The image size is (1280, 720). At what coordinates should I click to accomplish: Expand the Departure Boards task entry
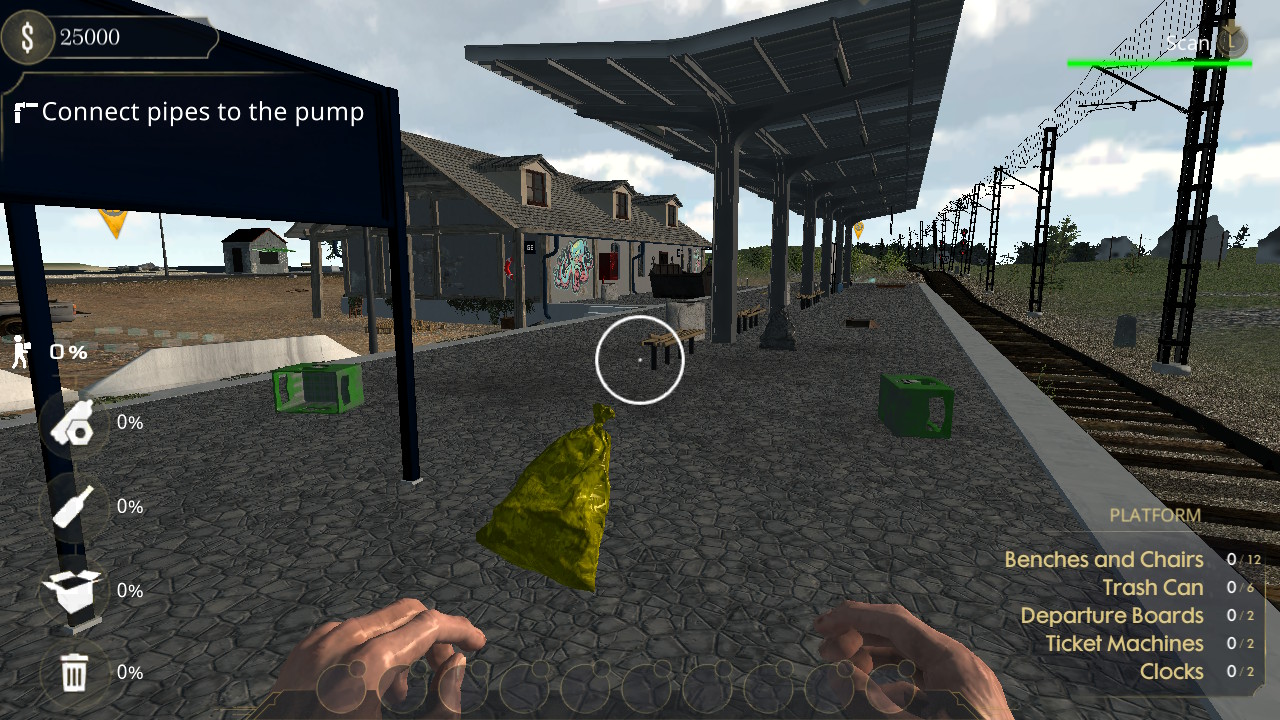[x=1113, y=615]
